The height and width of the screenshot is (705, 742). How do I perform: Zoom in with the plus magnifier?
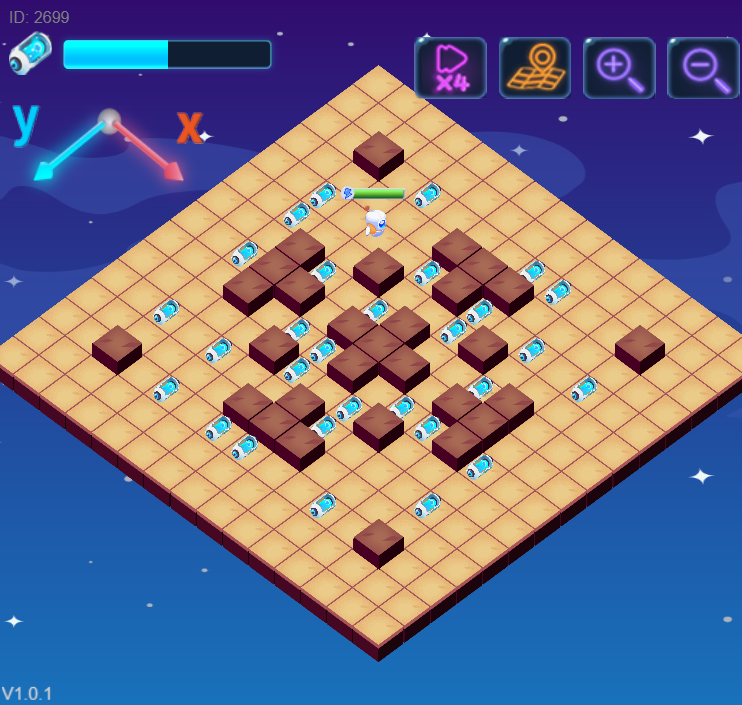(x=619, y=68)
